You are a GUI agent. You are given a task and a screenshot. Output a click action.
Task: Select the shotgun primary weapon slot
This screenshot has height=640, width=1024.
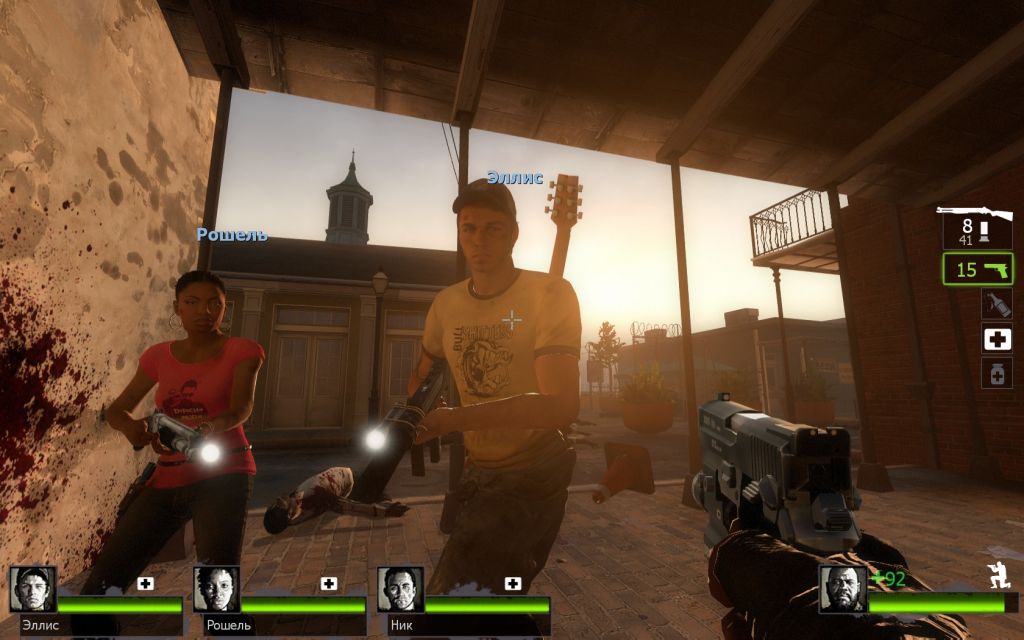pyautogui.click(x=976, y=226)
